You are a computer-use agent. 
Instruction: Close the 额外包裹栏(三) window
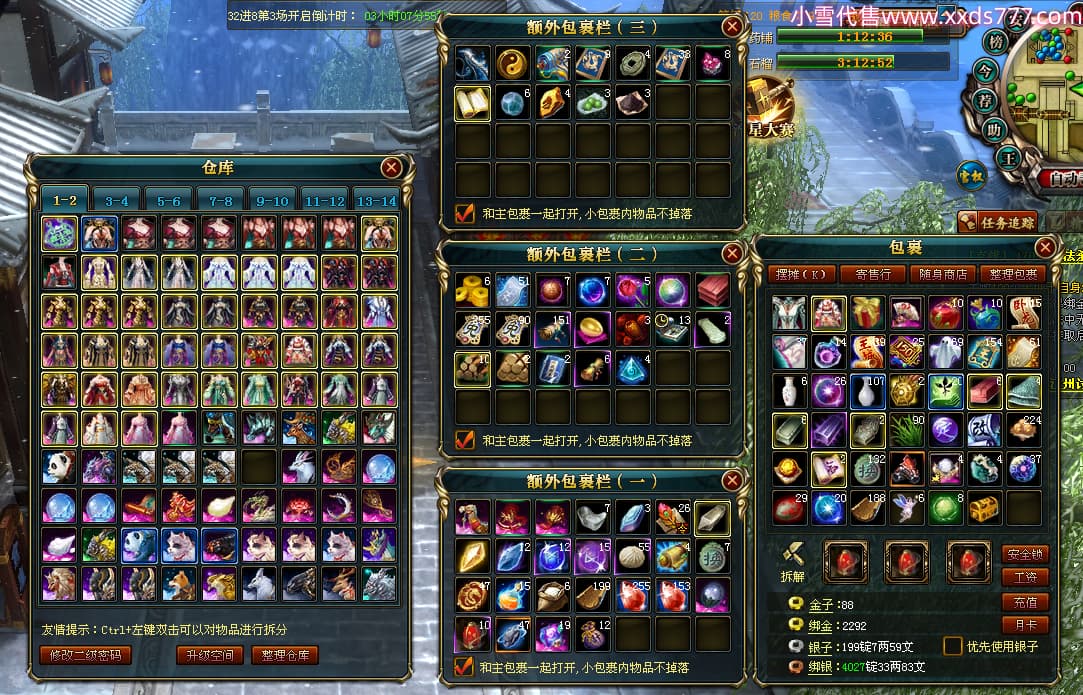pos(733,27)
